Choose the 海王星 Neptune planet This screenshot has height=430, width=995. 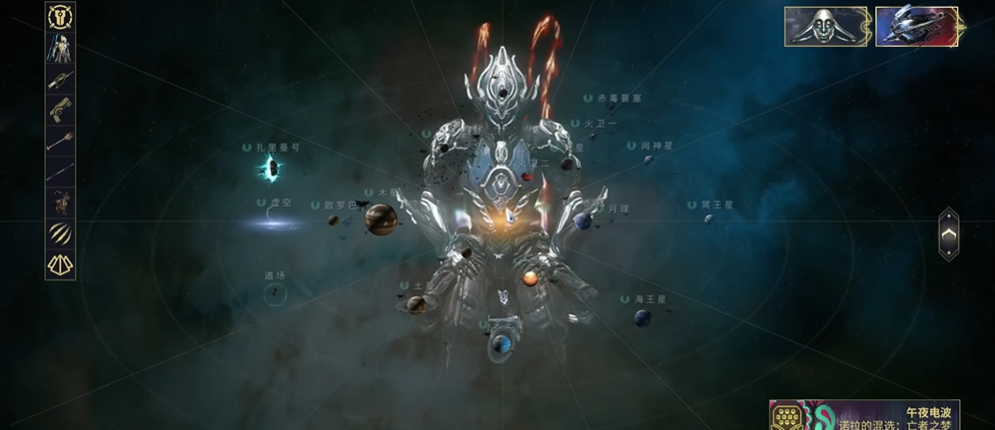click(642, 316)
